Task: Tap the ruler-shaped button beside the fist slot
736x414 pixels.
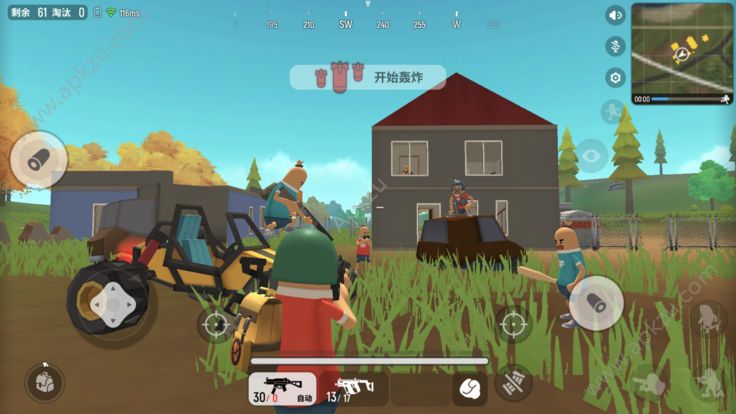Action: pos(513,382)
